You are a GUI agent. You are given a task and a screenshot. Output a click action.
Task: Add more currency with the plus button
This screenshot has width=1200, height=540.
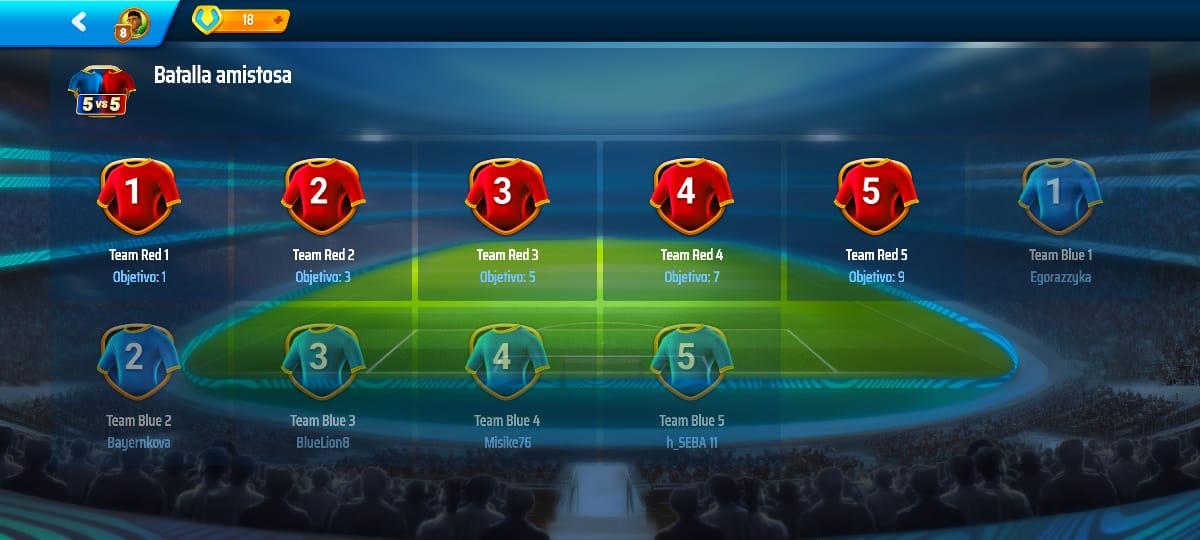277,20
